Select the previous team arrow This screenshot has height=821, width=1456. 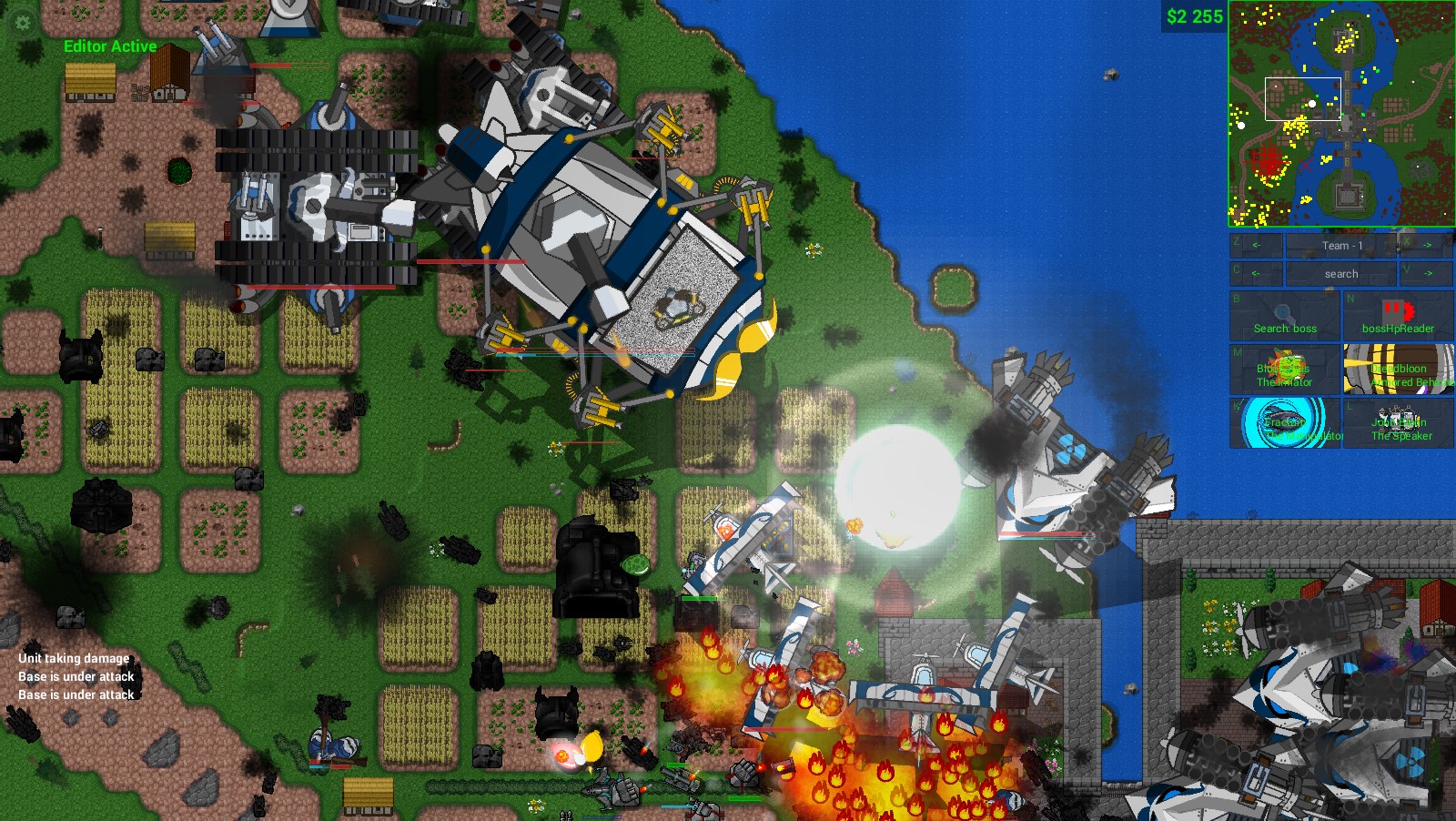coord(1256,246)
